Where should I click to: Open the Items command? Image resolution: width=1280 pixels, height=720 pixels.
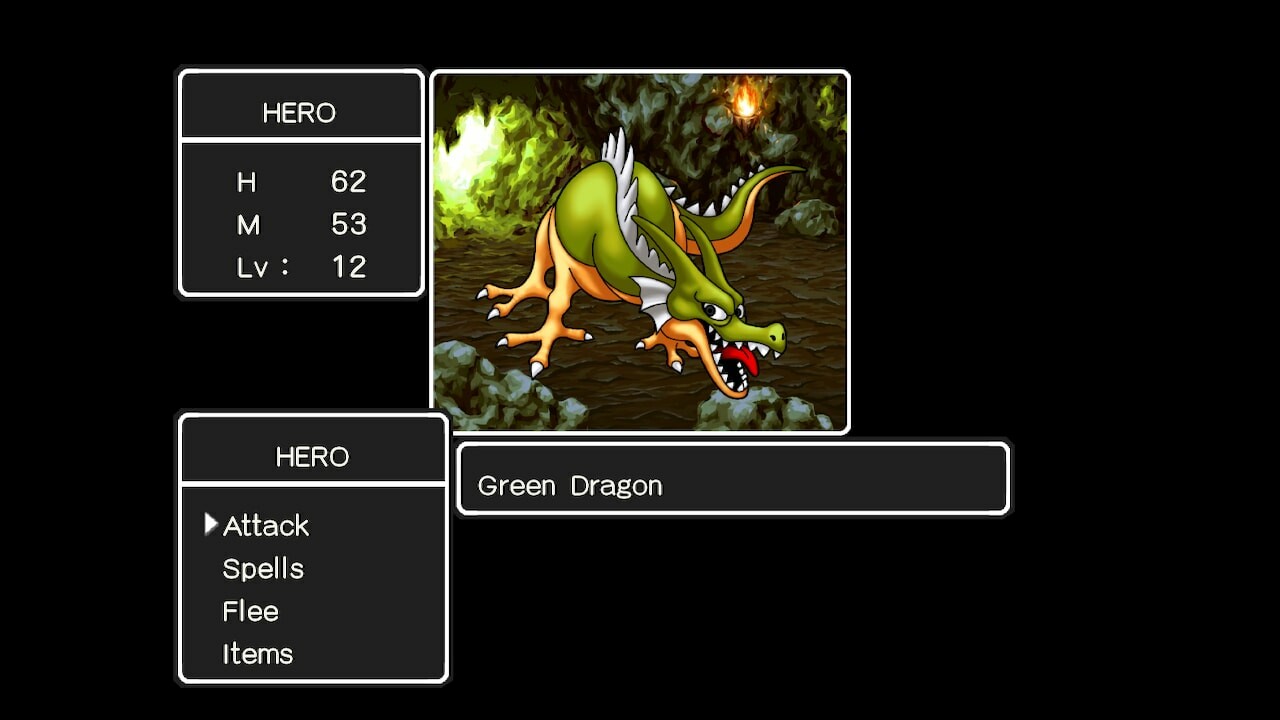tap(257, 653)
